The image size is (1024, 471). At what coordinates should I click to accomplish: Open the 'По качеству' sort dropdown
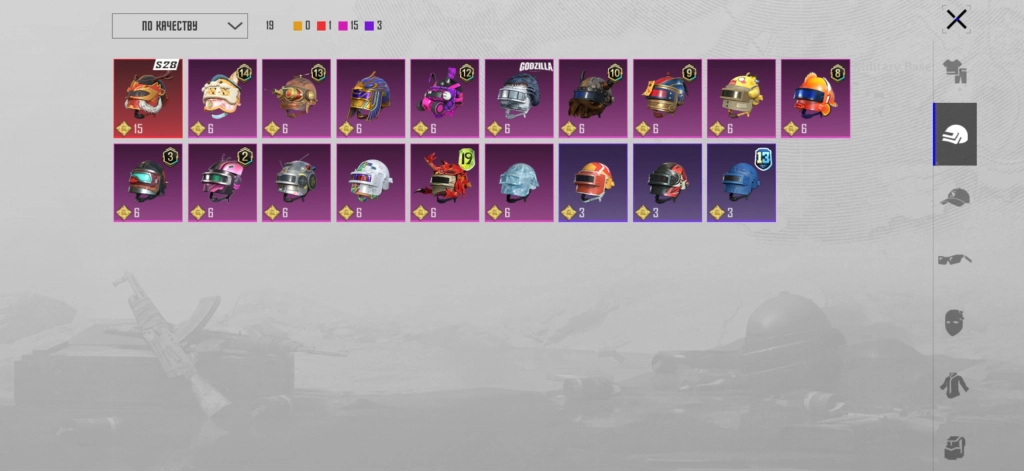180,25
